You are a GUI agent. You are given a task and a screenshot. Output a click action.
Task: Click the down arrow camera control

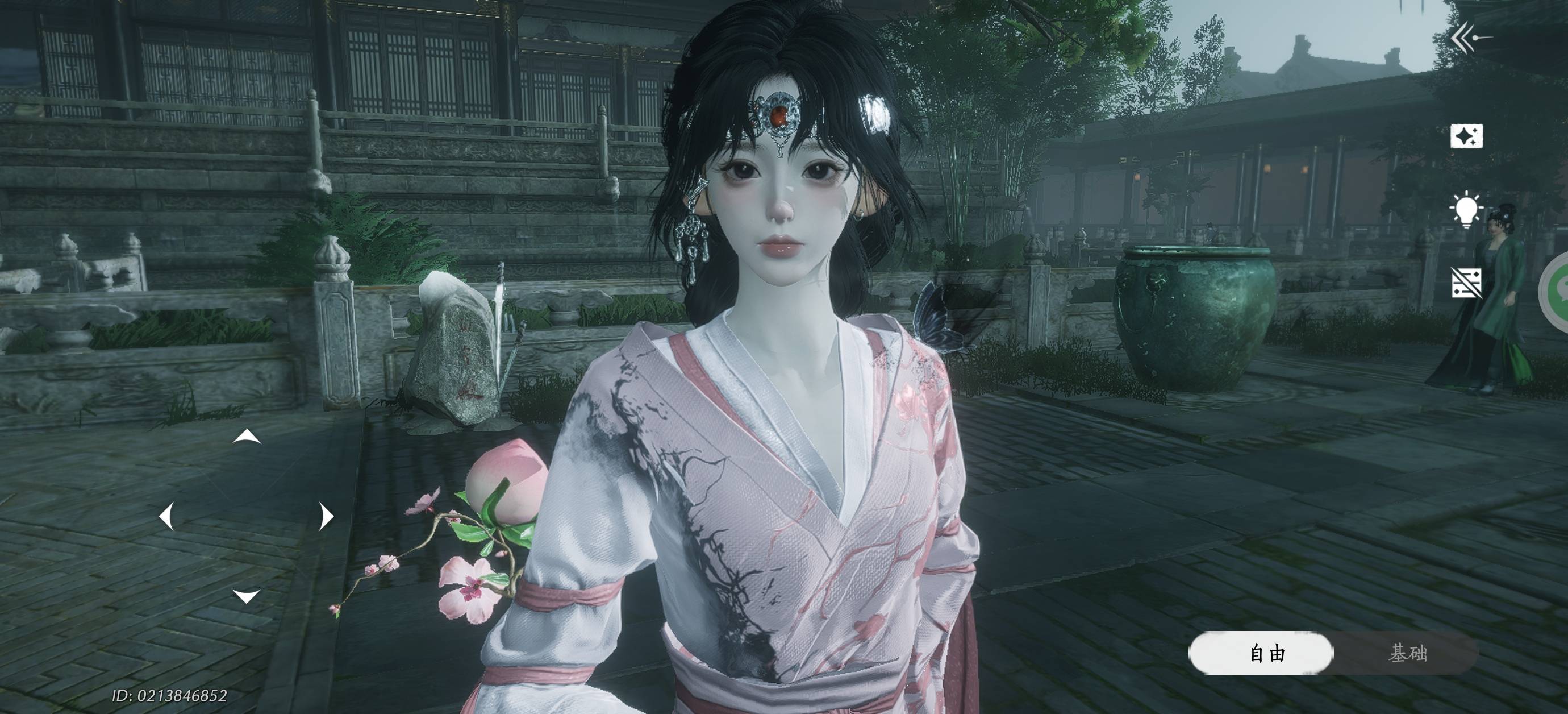click(247, 595)
